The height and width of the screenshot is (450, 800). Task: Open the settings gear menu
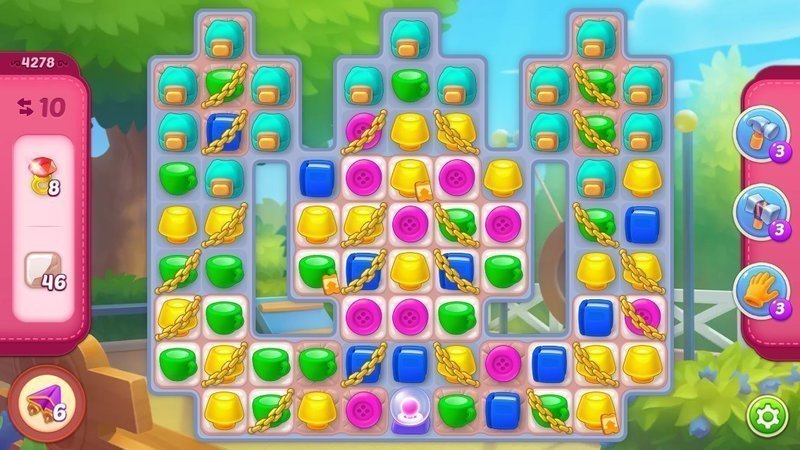pos(767,415)
